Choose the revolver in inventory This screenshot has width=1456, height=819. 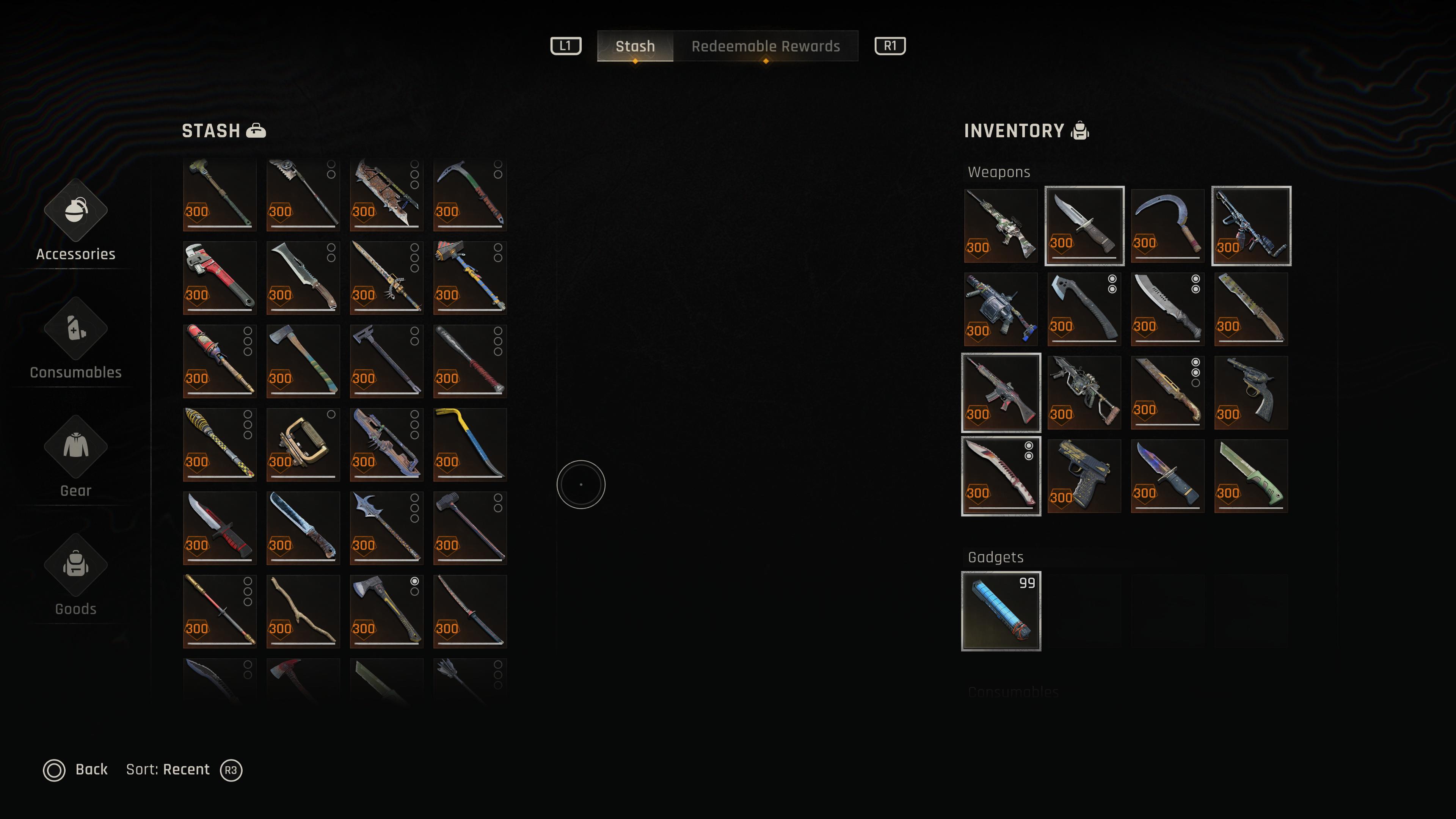pos(1251,392)
